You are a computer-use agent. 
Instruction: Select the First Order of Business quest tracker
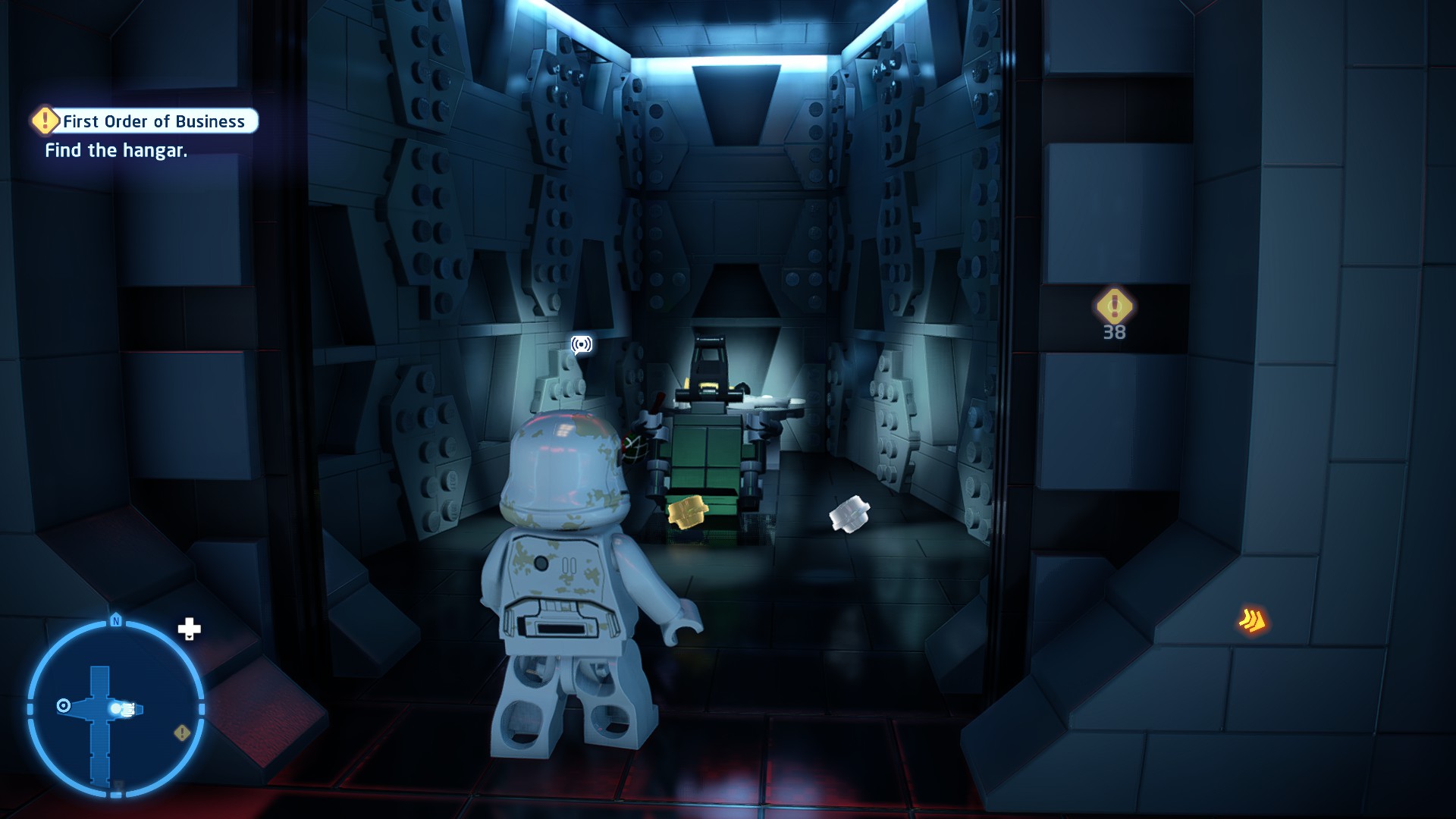[x=146, y=121]
